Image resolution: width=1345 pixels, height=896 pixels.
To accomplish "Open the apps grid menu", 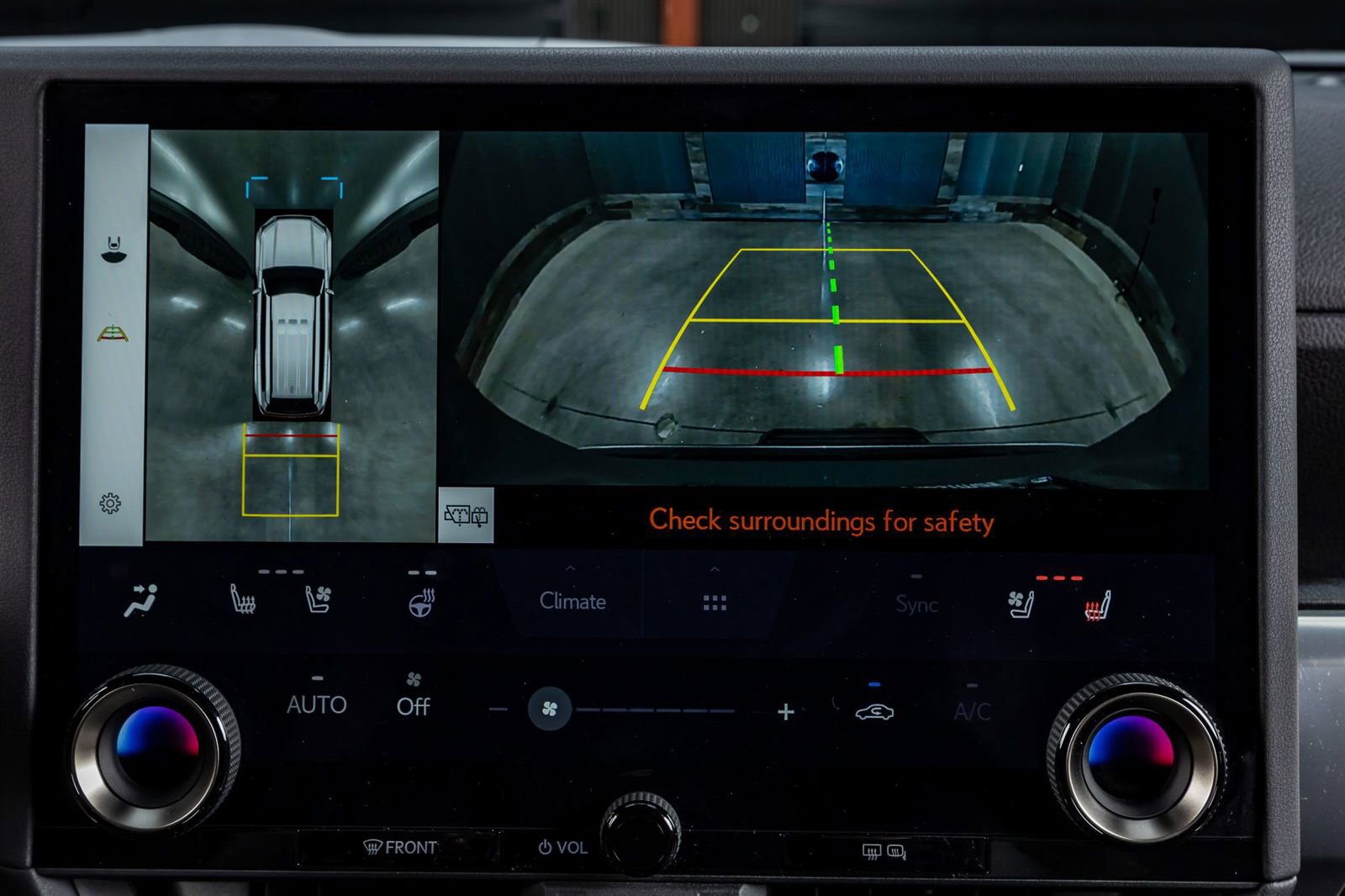I will point(715,603).
